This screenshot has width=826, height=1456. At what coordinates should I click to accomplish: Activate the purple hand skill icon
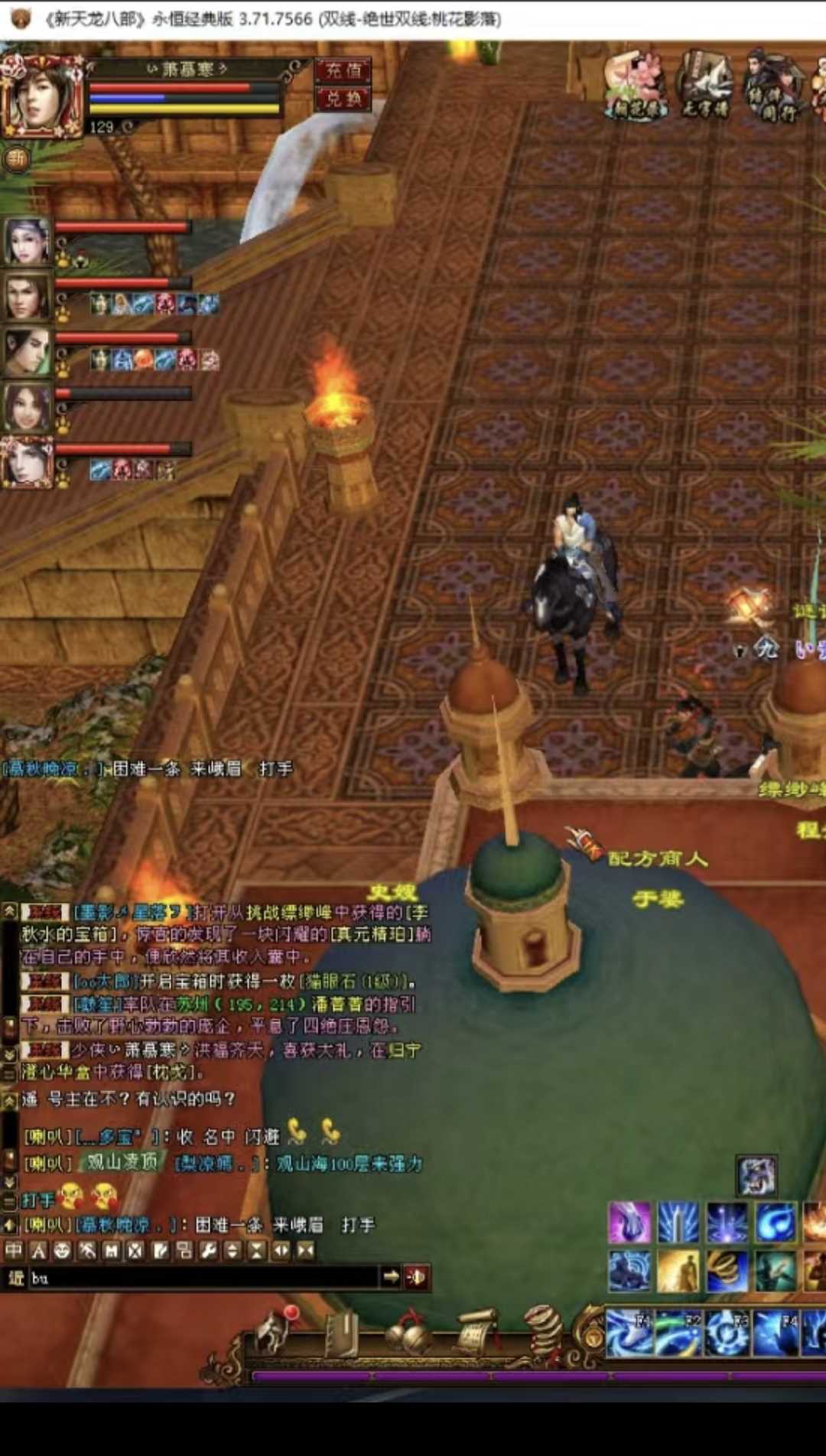point(629,1222)
